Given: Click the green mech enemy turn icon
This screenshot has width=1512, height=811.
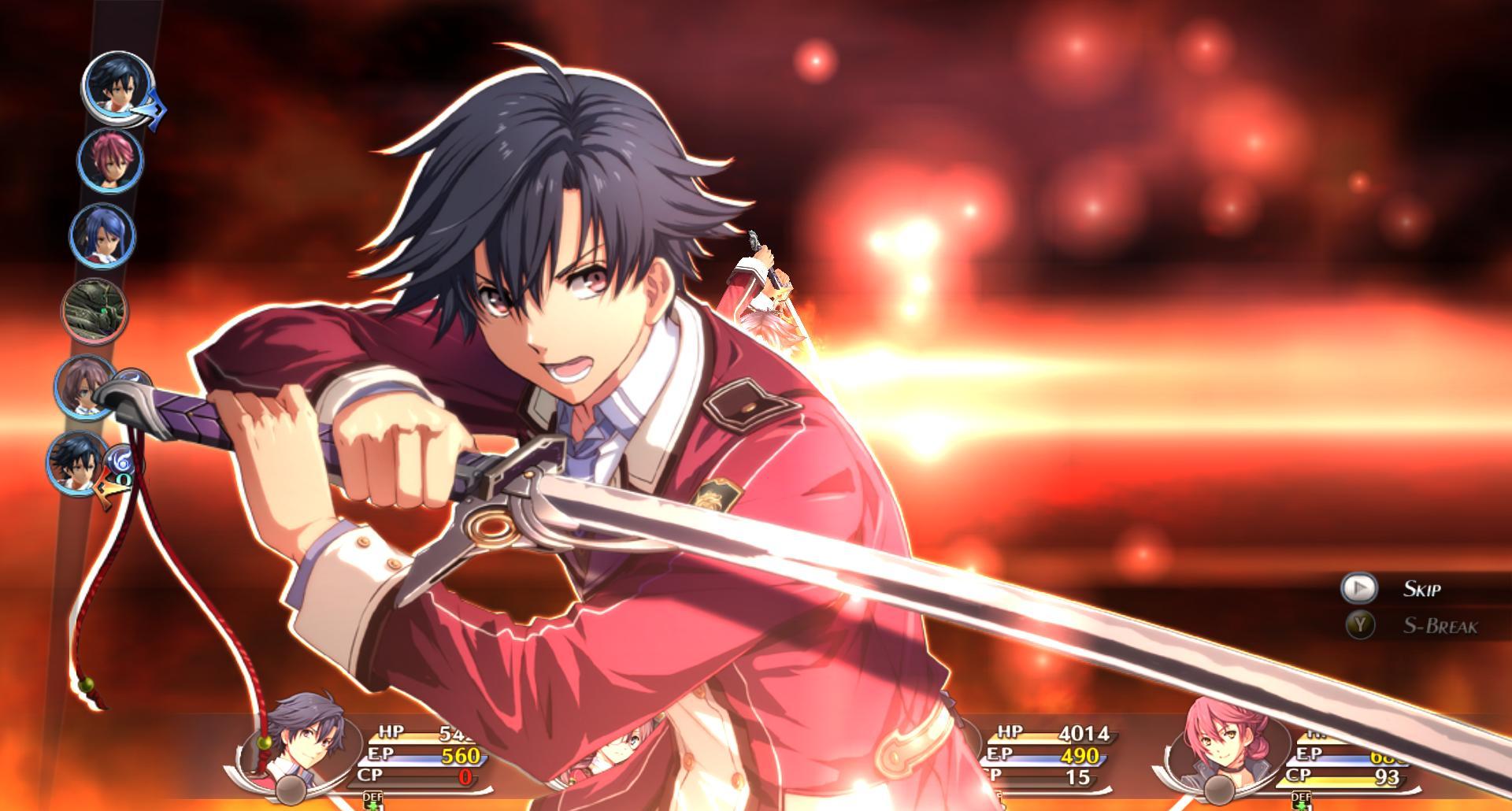Looking at the screenshot, I should click(x=94, y=311).
